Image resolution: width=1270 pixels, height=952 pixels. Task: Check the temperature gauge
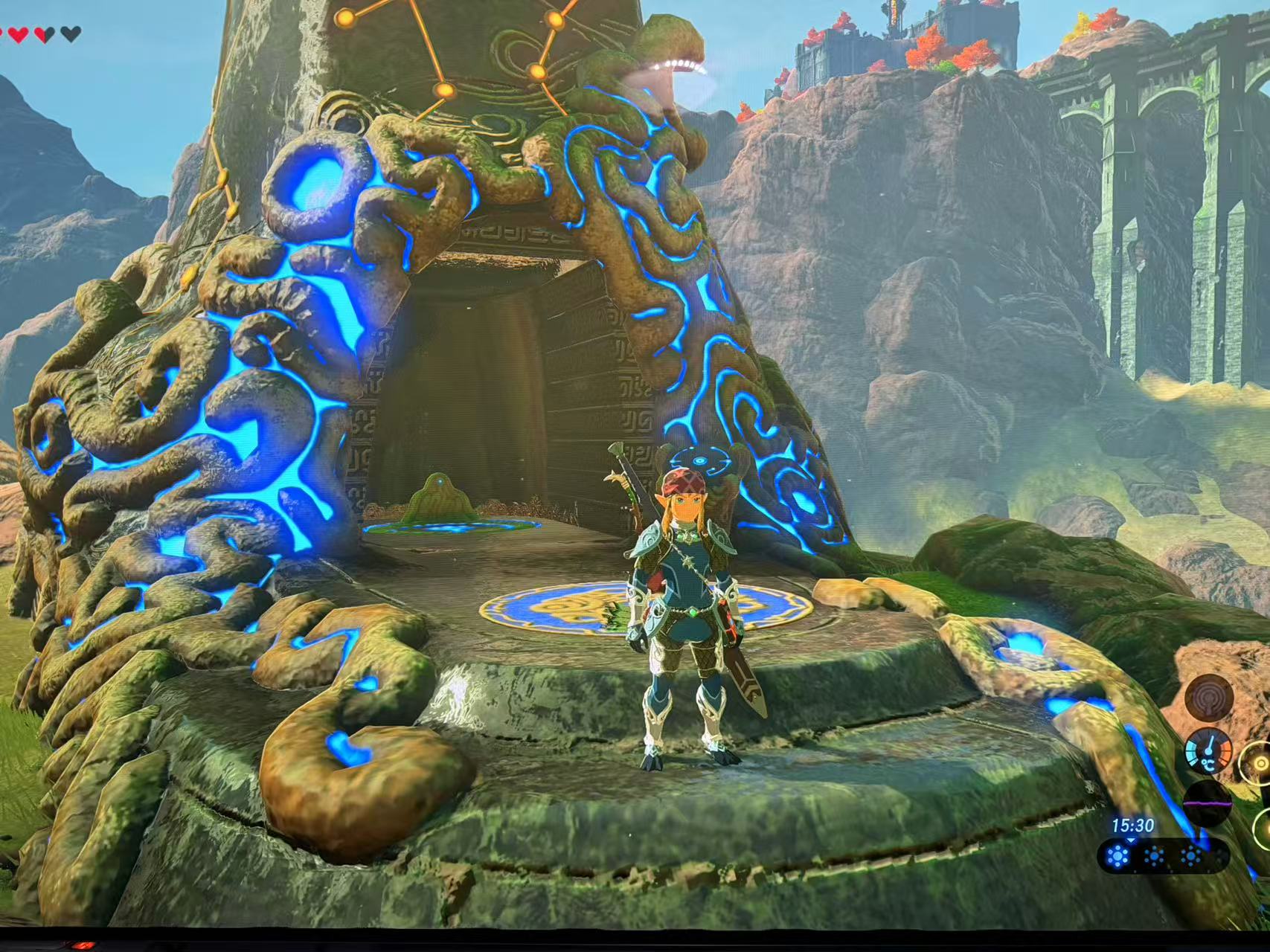pos(1208,753)
